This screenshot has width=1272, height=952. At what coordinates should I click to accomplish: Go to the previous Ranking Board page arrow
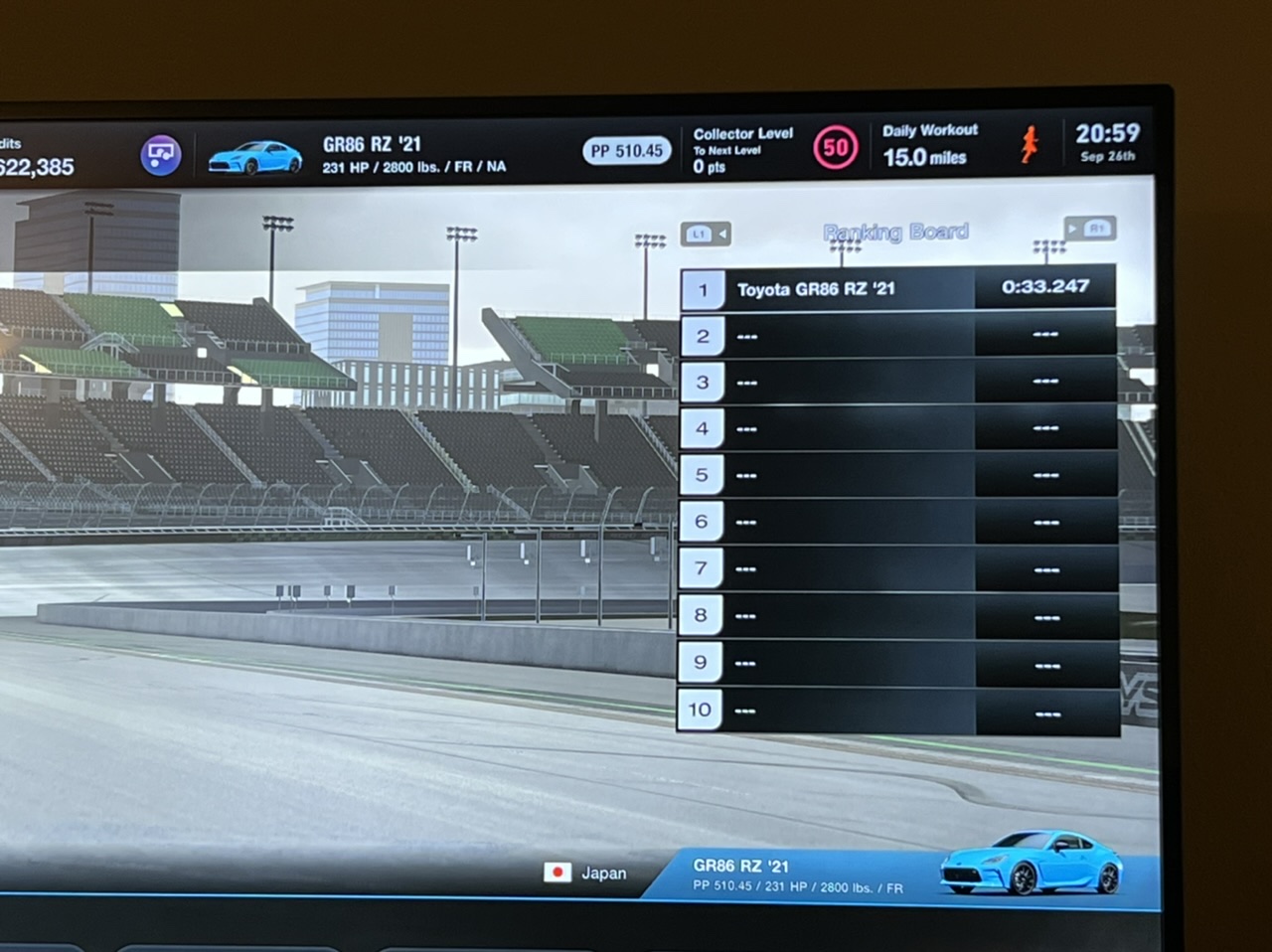[706, 234]
